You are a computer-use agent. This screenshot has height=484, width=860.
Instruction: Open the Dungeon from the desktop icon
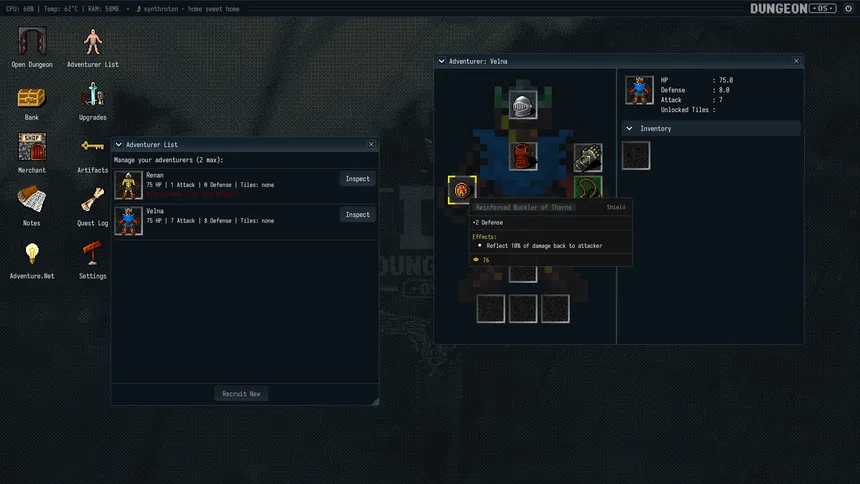[32, 41]
